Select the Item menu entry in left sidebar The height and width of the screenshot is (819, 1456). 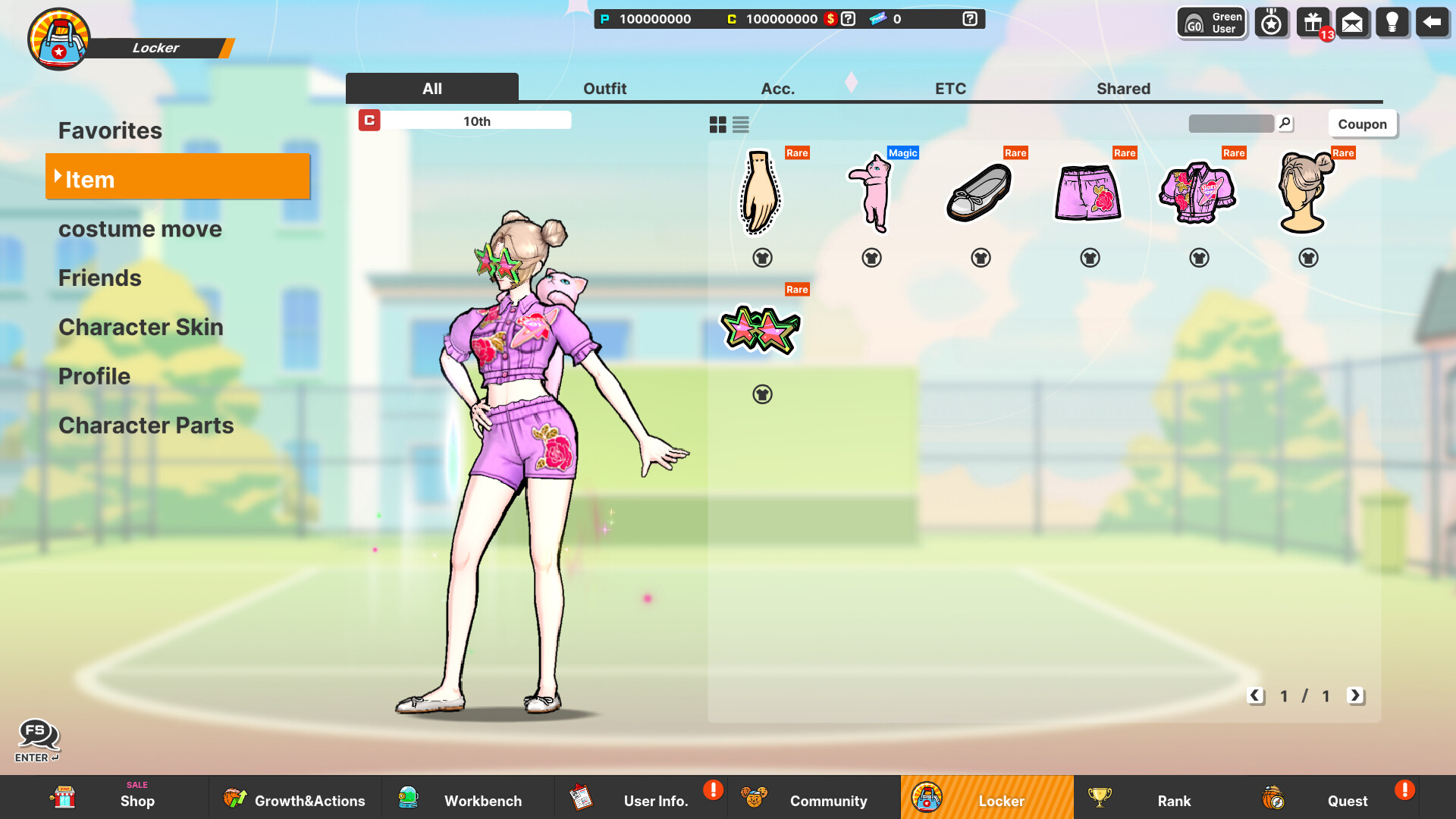[x=178, y=178]
